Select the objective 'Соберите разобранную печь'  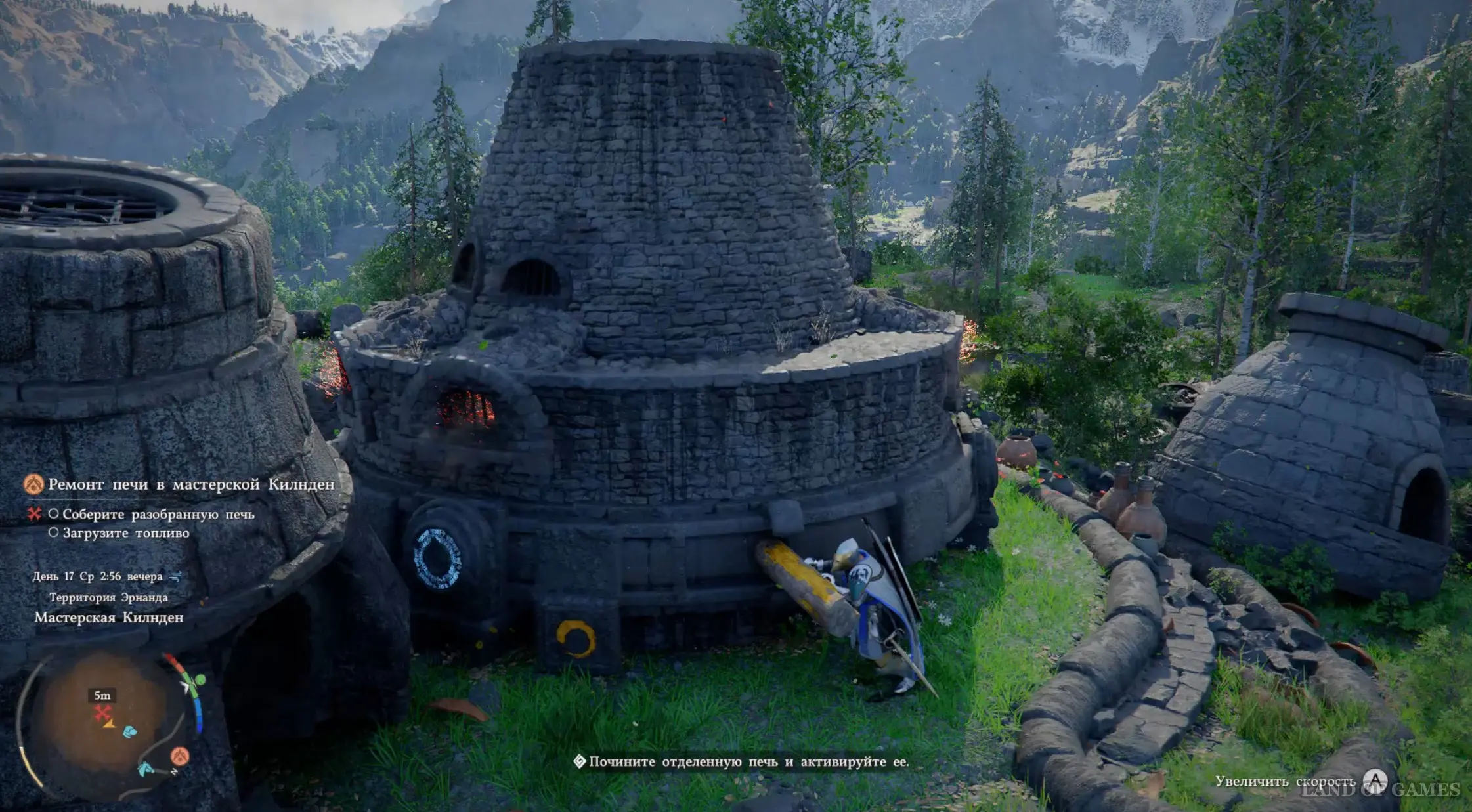click(158, 514)
